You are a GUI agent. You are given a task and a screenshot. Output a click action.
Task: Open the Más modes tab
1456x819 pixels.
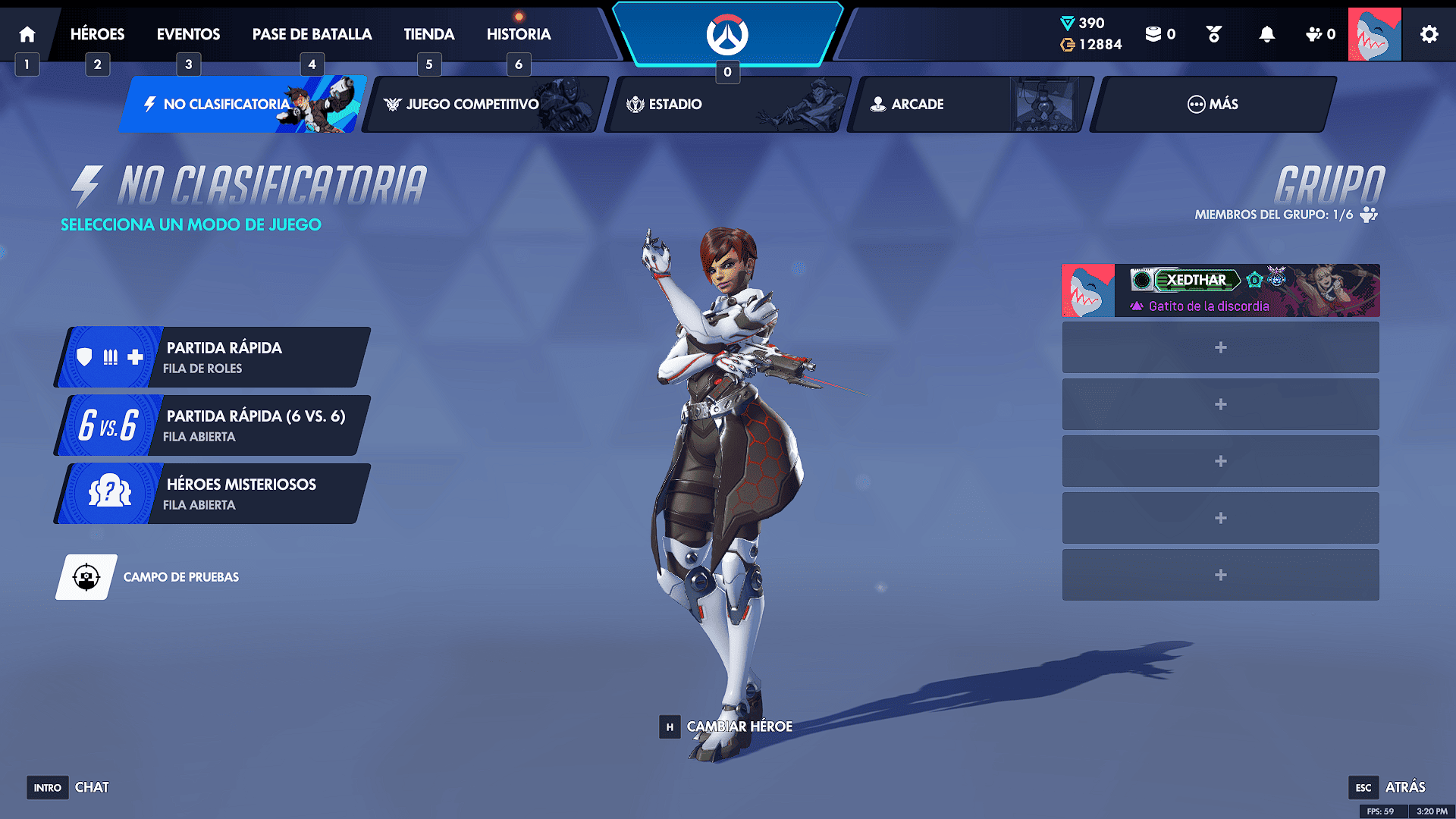coord(1212,105)
